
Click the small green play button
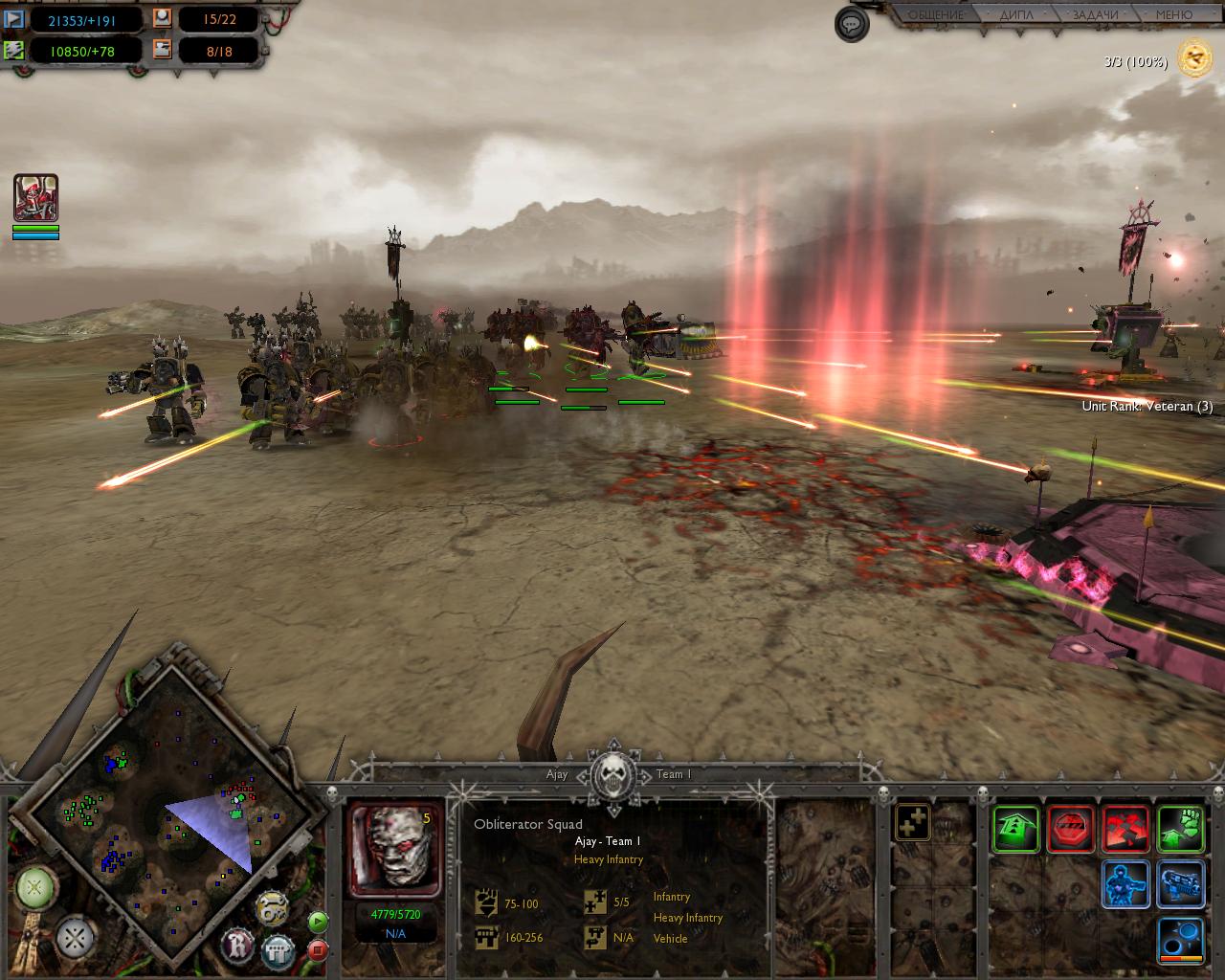pyautogui.click(x=318, y=923)
